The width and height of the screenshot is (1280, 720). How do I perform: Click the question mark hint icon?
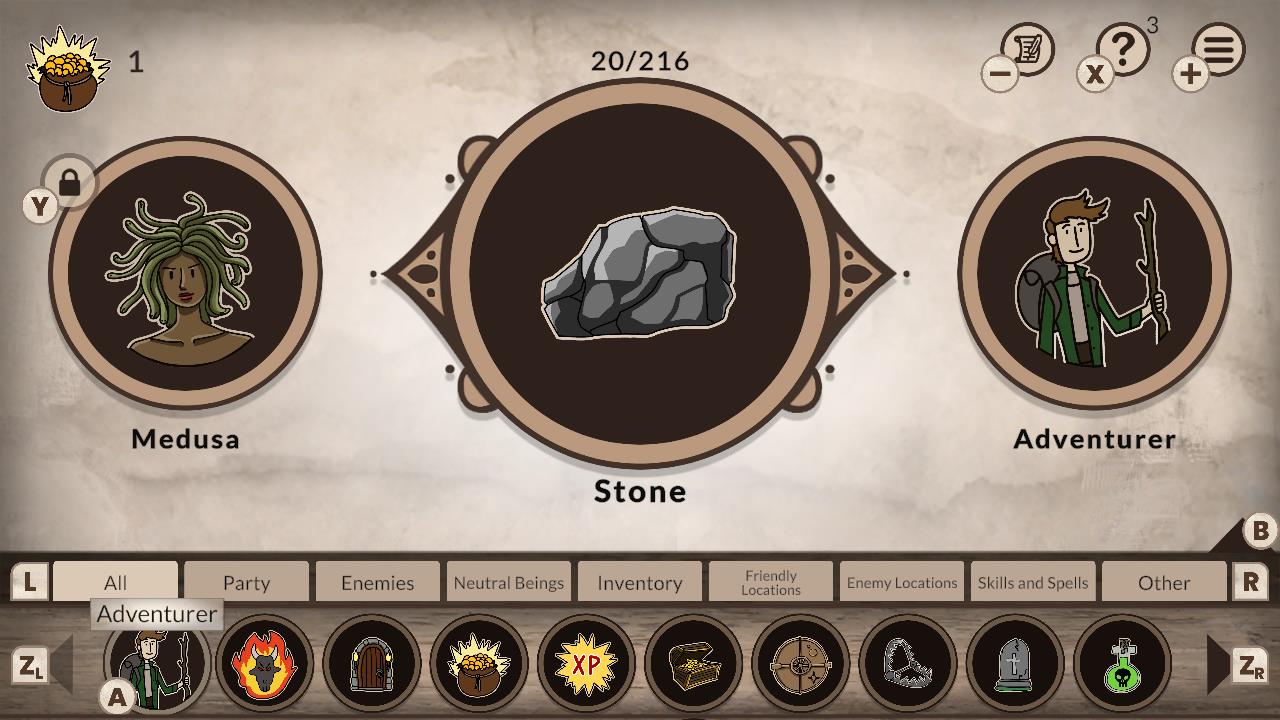[x=1124, y=48]
